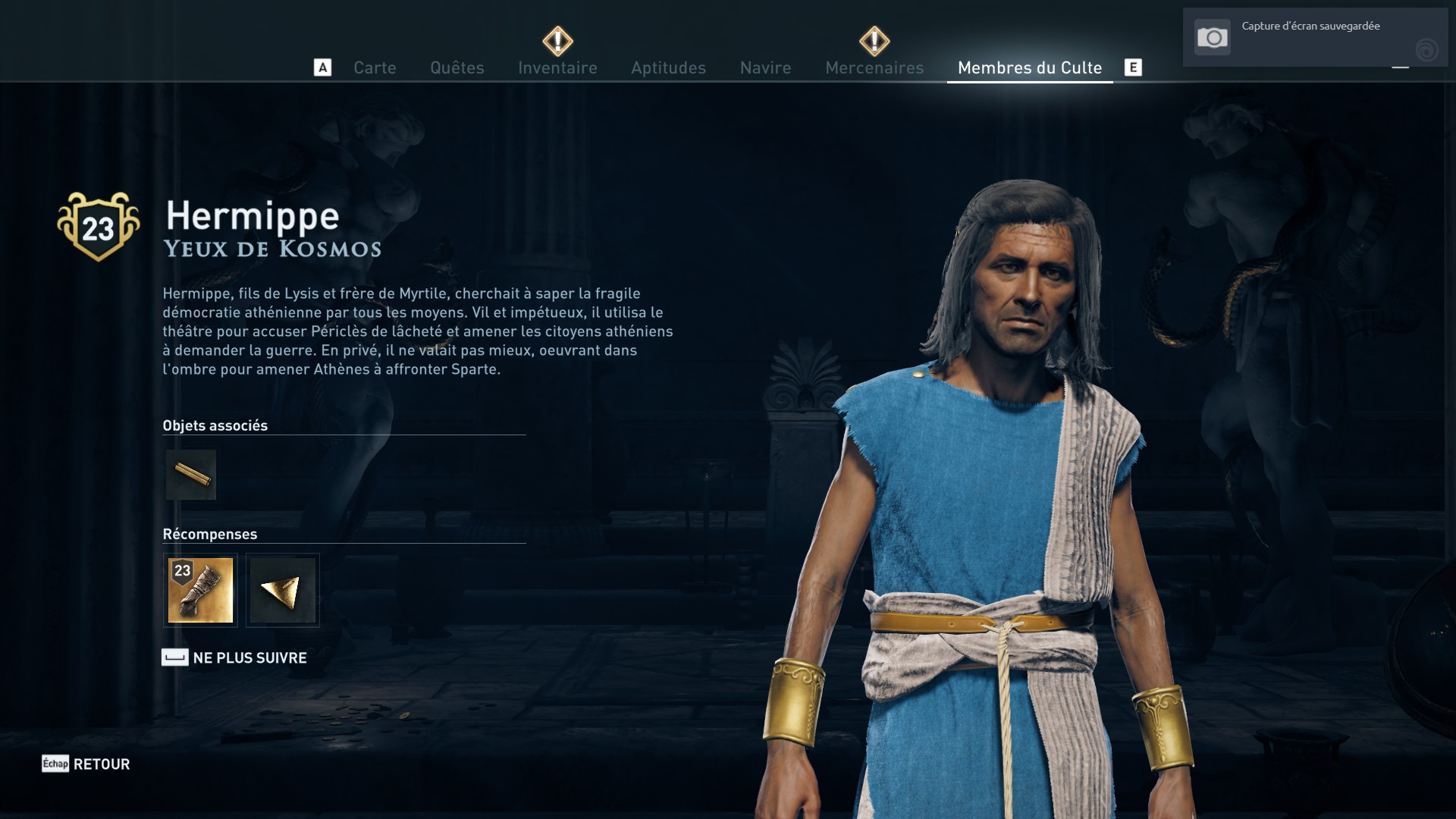View the golden triangle fragment reward
Screen dimensions: 1456x819
click(x=283, y=590)
